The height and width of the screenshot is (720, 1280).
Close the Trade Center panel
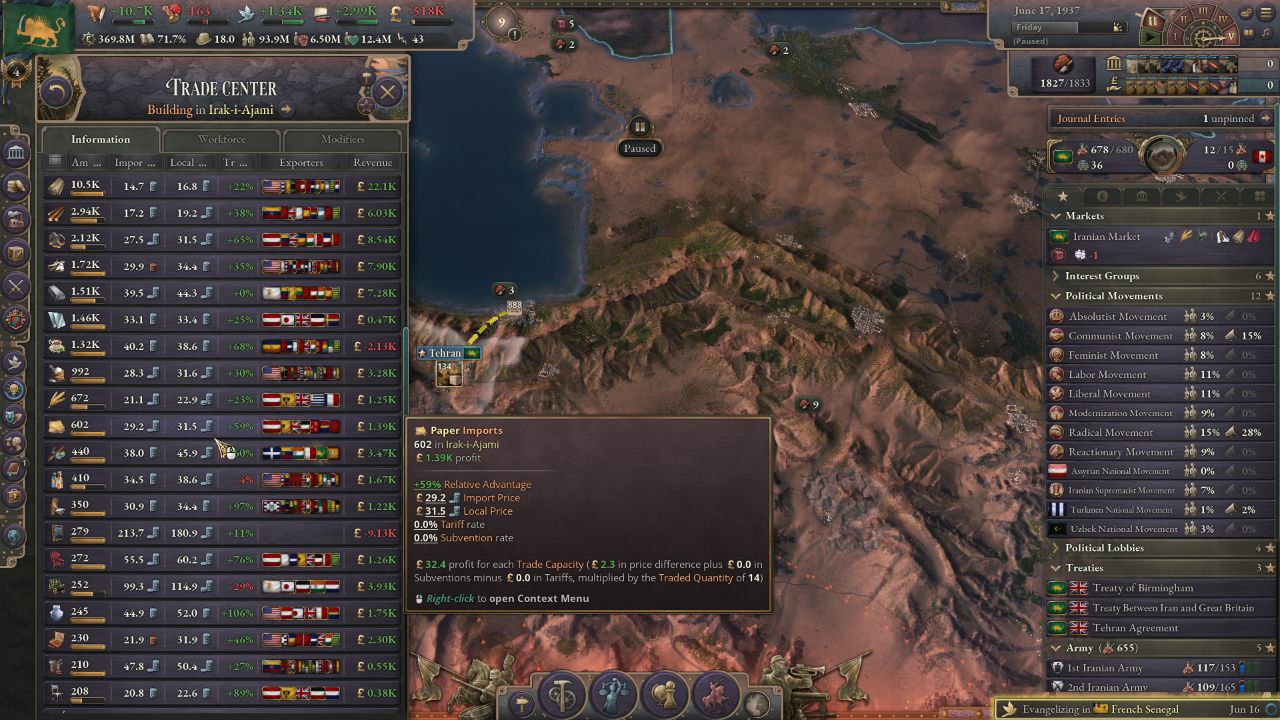click(387, 93)
